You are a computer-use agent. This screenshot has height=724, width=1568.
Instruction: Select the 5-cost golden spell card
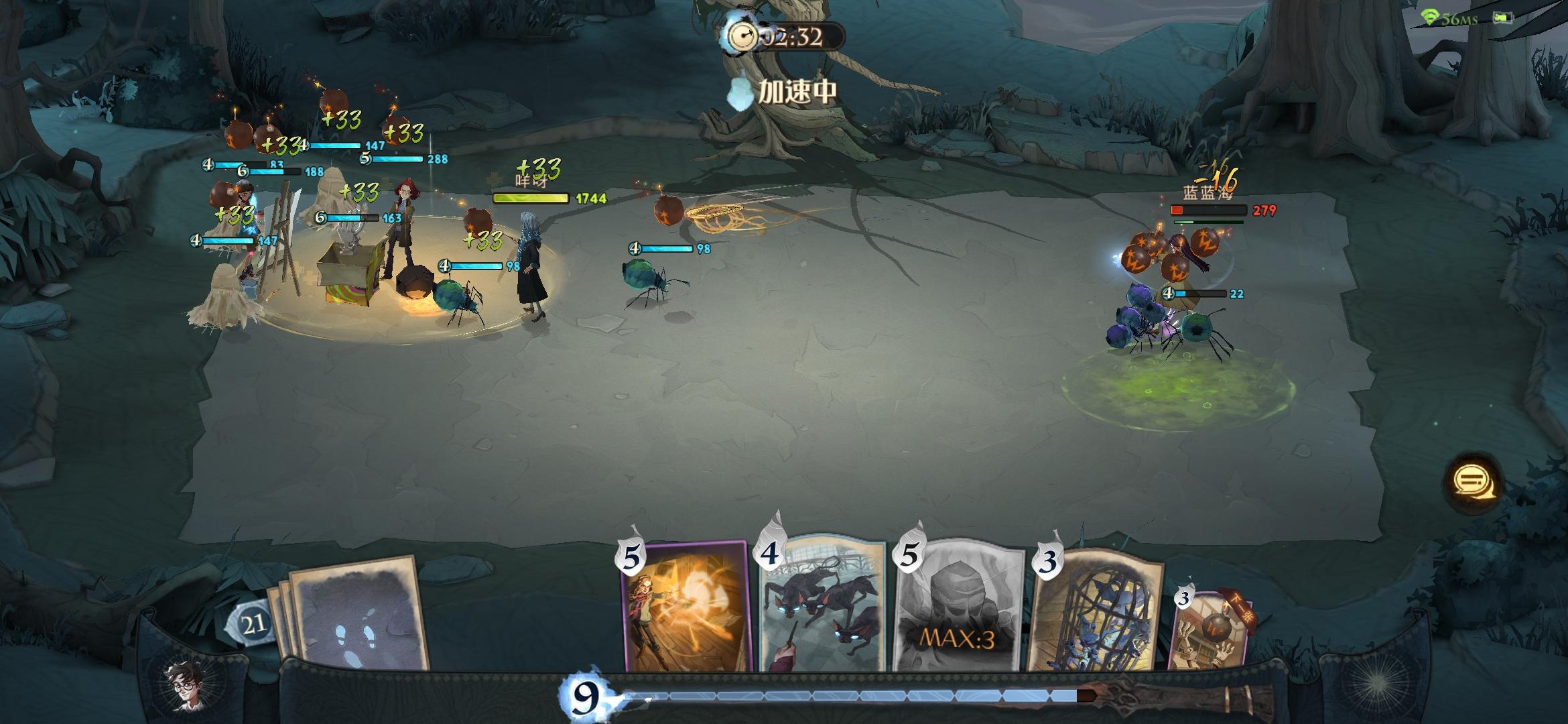(685, 607)
